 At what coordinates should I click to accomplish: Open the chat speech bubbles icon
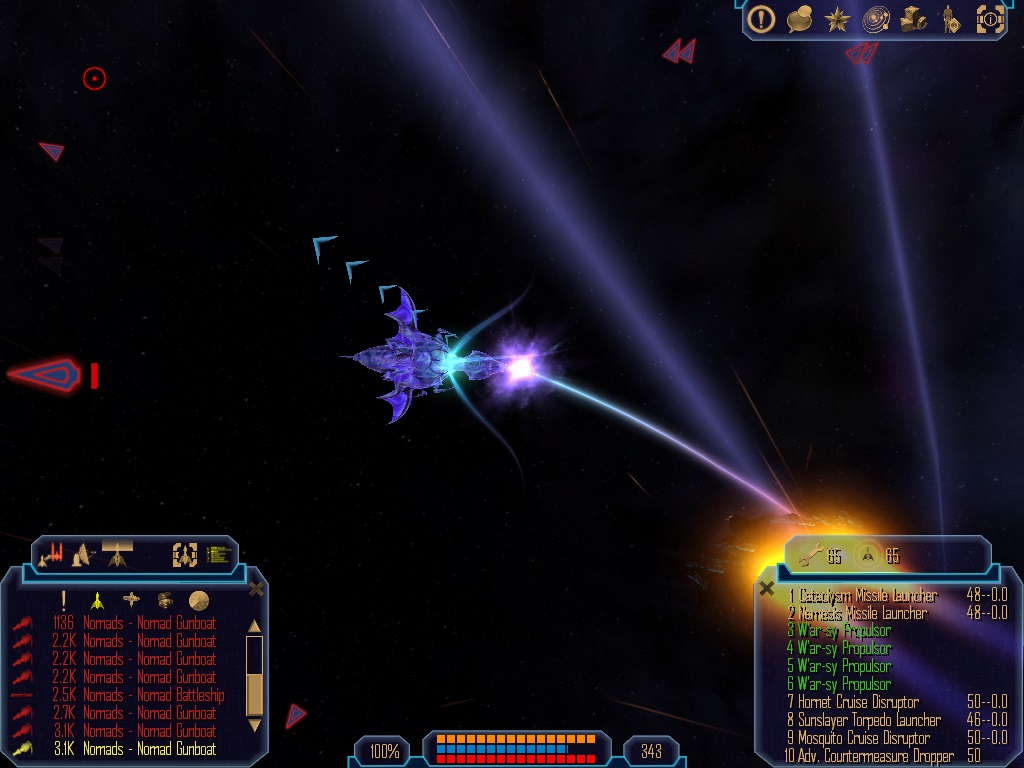point(799,18)
